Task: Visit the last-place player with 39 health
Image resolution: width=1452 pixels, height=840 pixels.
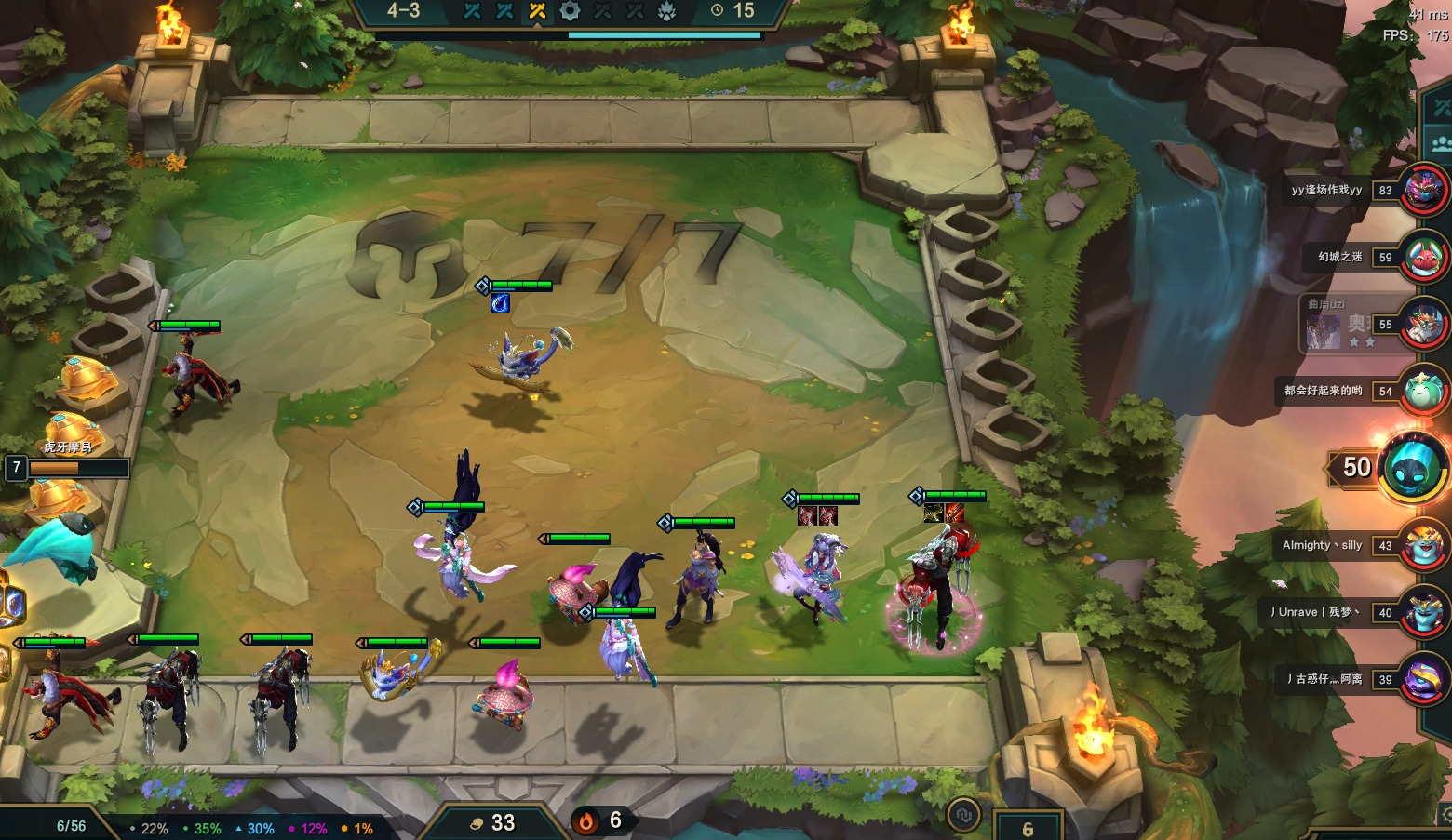Action: click(x=1424, y=679)
